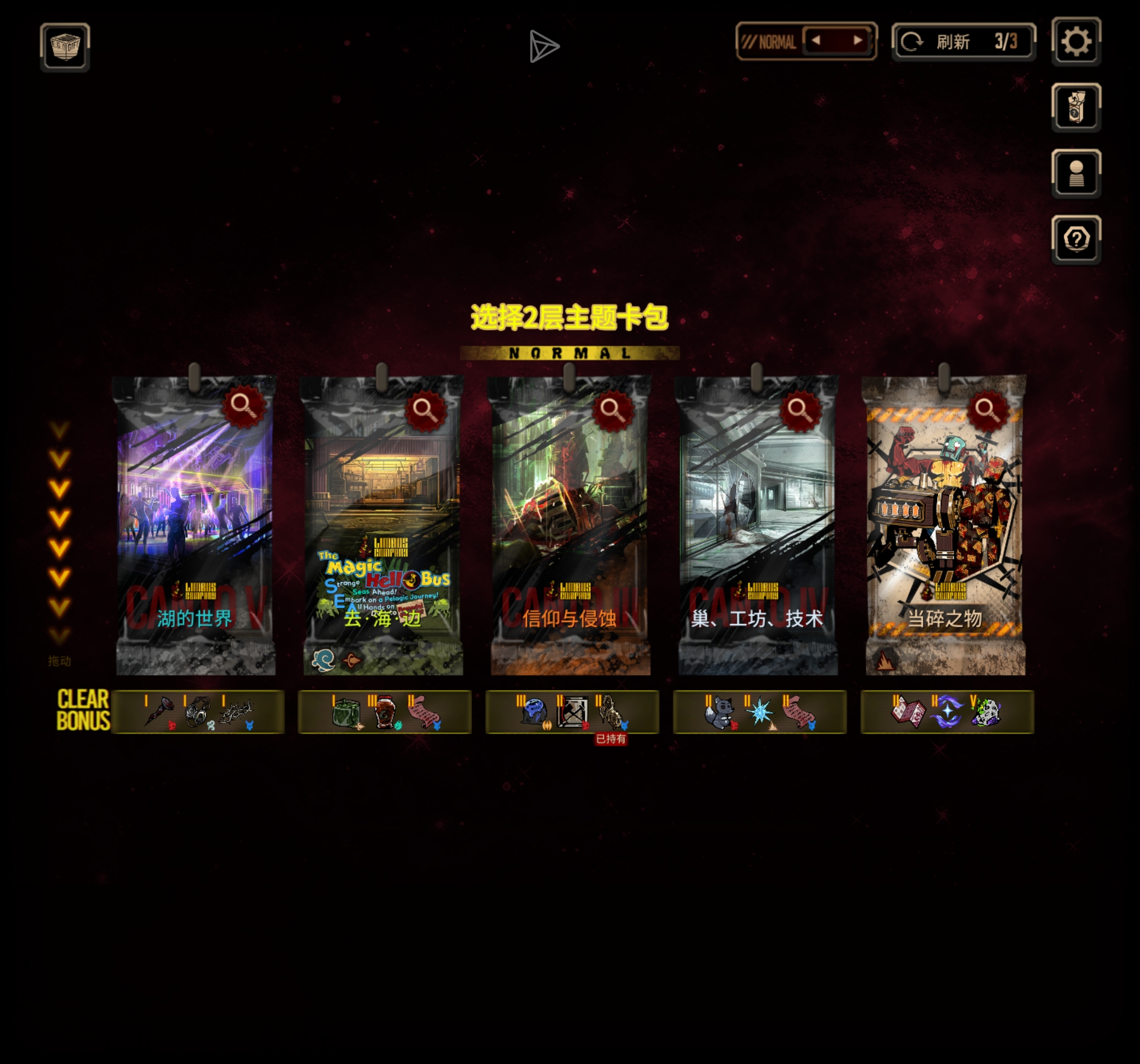
Task: Inspect 信仰与侵蚀 pack with its magnifier
Action: pyautogui.click(x=612, y=408)
